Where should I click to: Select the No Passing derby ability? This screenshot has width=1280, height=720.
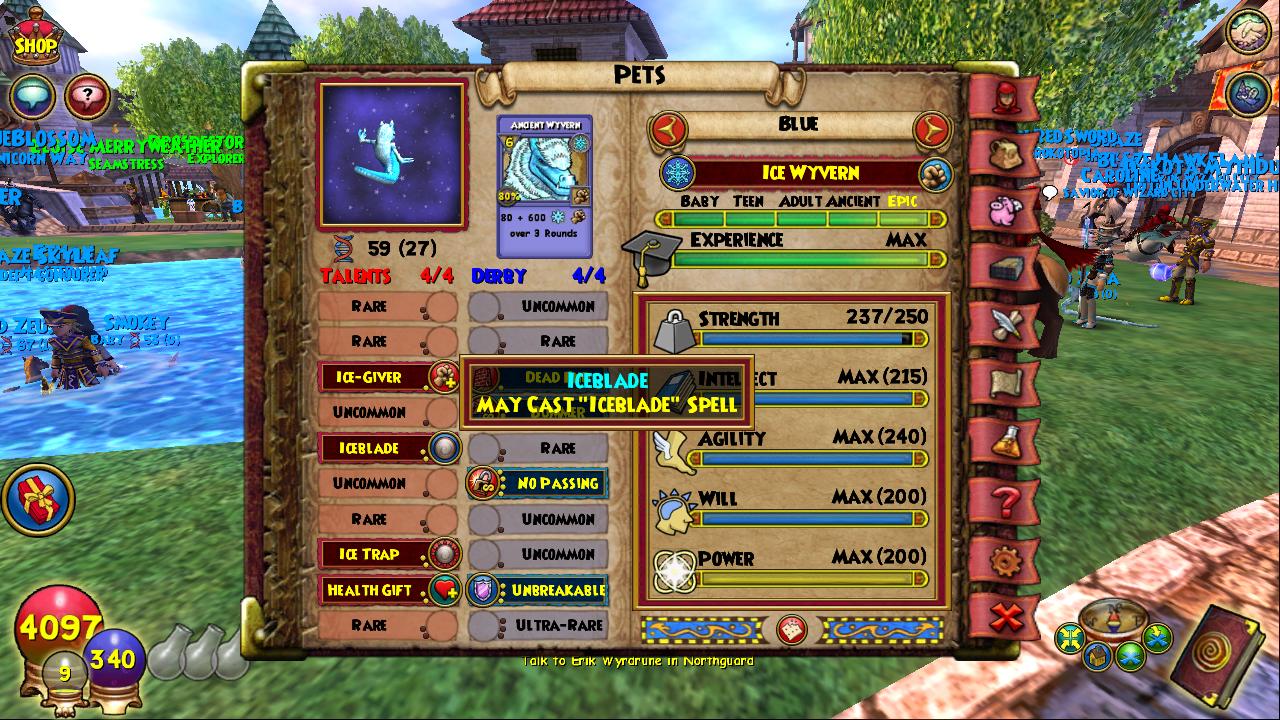coord(539,483)
